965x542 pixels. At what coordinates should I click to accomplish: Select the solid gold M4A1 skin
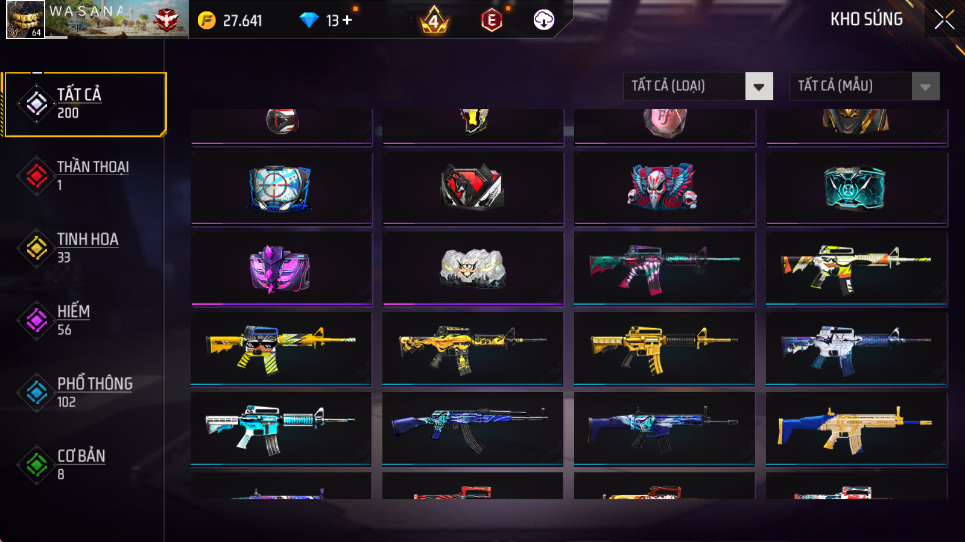click(x=664, y=347)
